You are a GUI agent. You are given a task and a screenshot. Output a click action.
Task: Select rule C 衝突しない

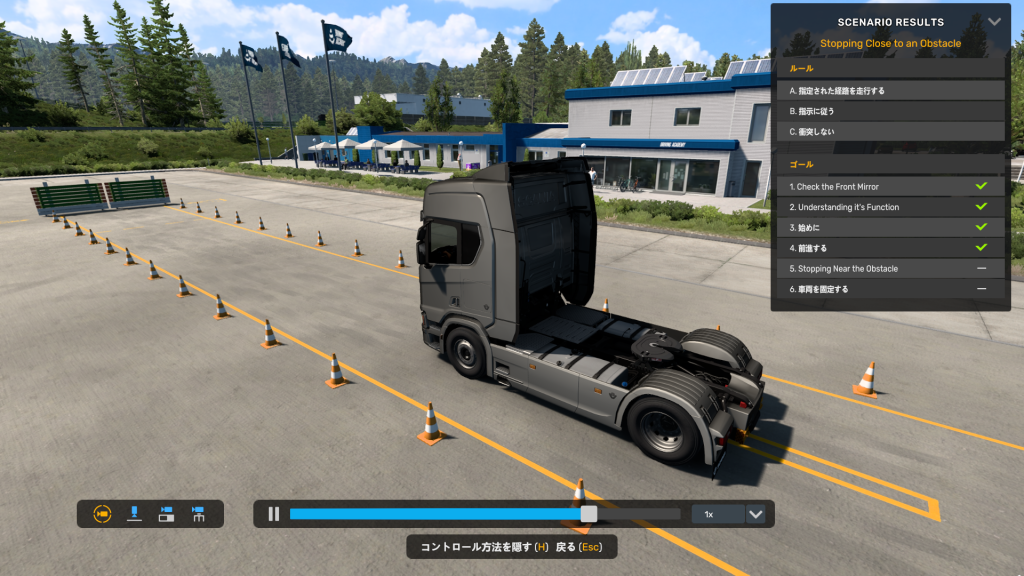tap(890, 132)
